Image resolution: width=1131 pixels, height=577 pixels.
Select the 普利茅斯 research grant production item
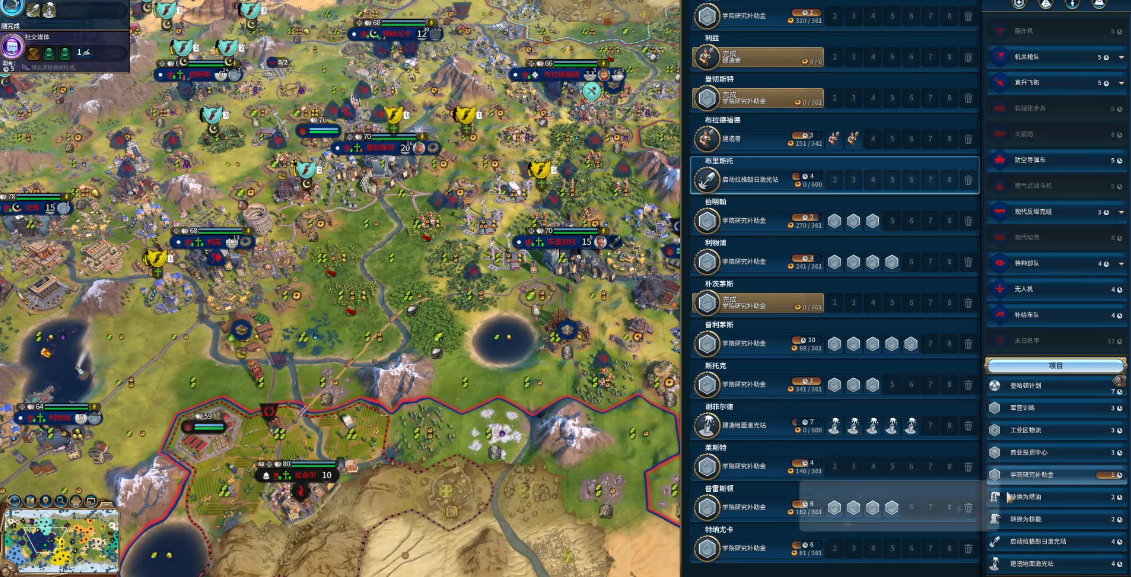[x=758, y=343]
